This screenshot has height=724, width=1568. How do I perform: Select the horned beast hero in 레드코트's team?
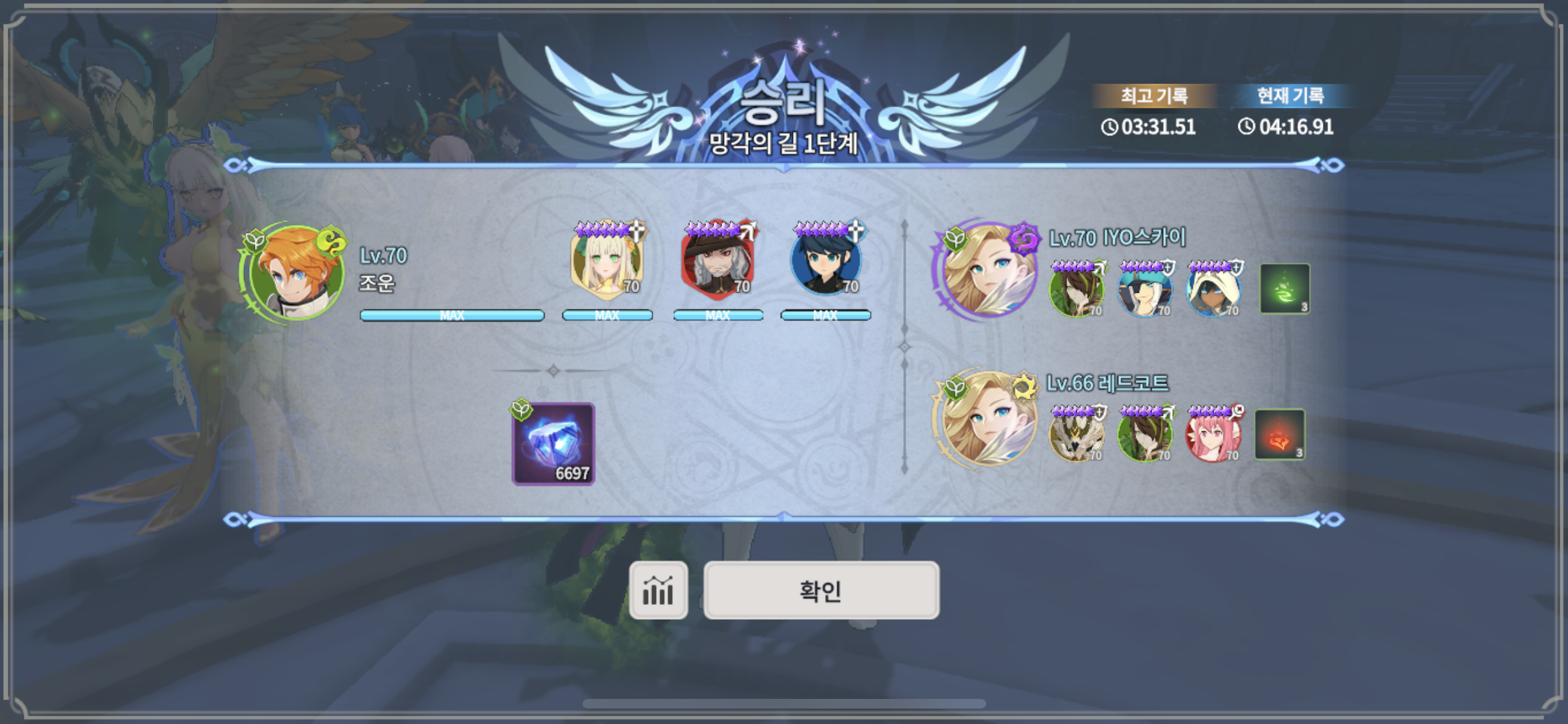point(1076,435)
